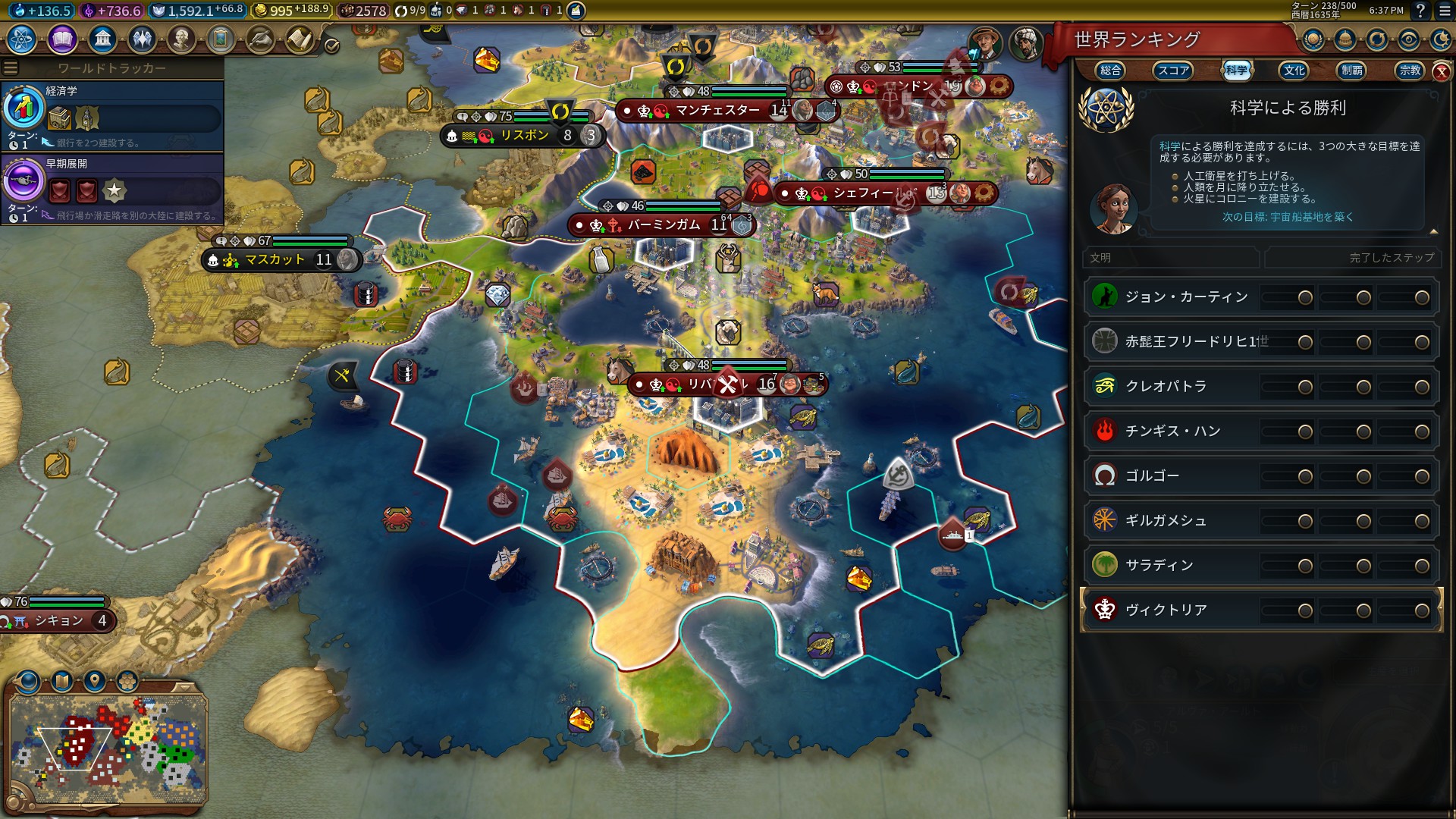Toggle the ワールドトラッカー options menu
This screenshot has width=1456, height=819.
11,68
